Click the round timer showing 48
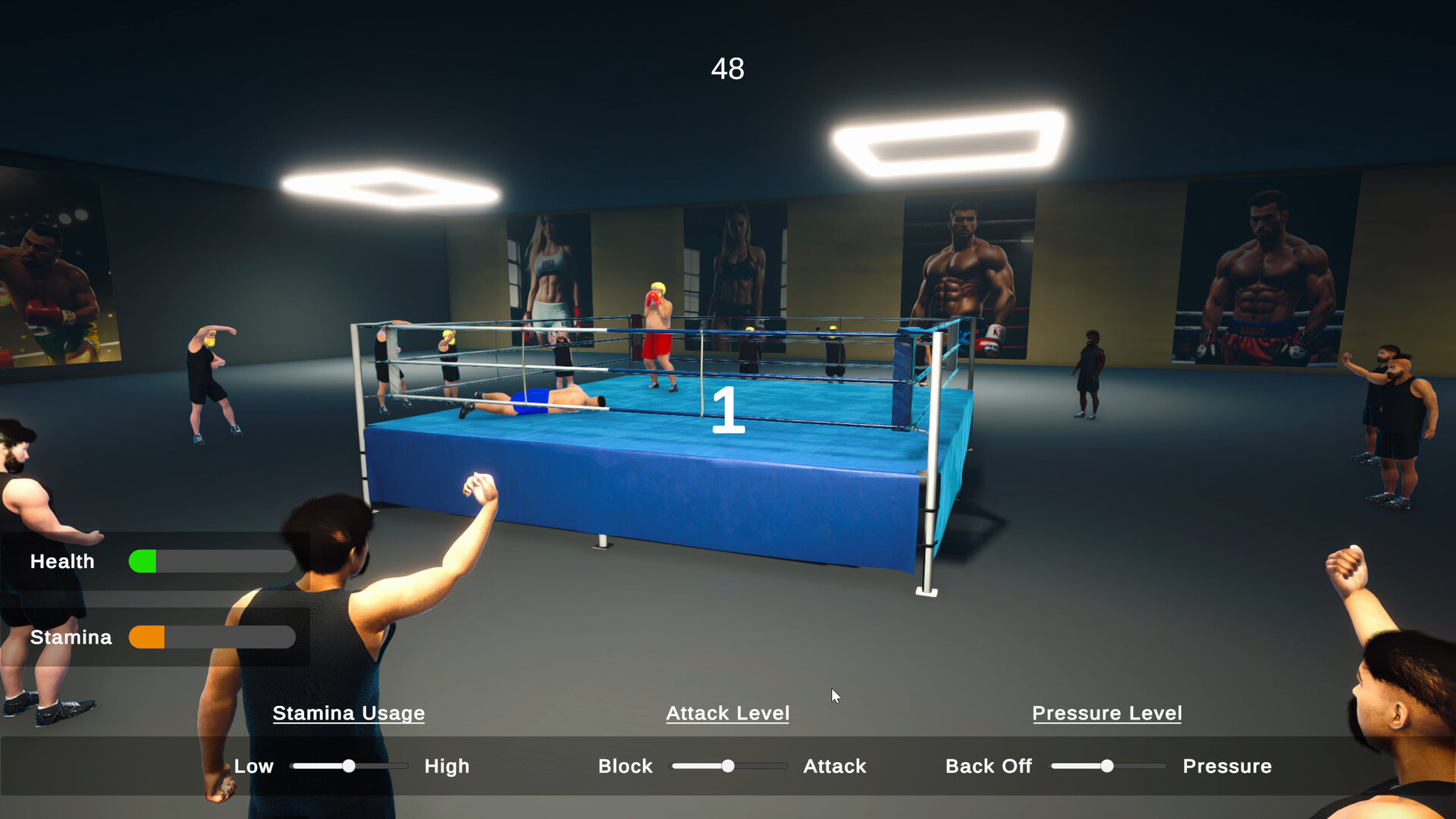The height and width of the screenshot is (819, 1456). (x=727, y=68)
